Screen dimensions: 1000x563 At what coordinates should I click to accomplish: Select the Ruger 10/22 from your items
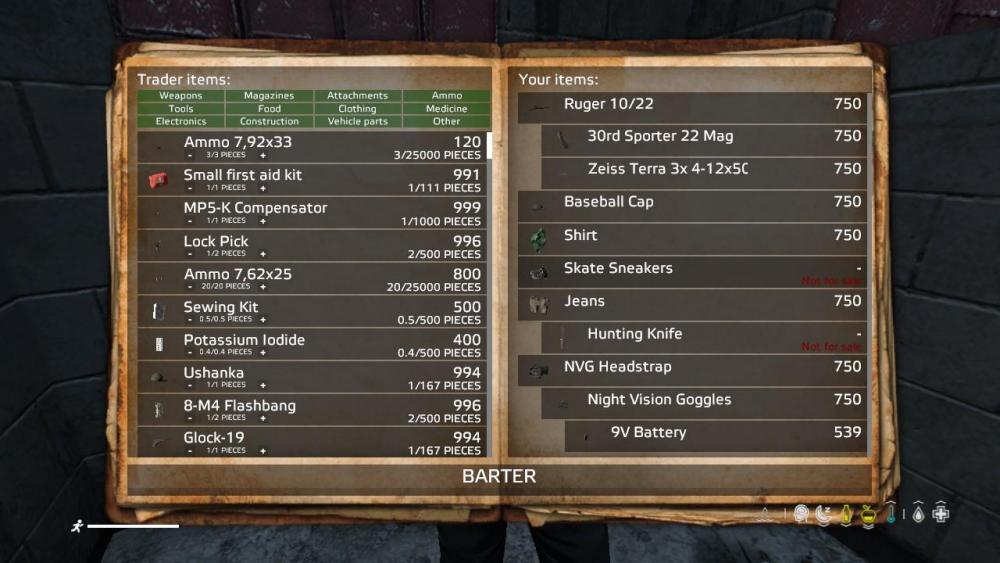[692, 104]
